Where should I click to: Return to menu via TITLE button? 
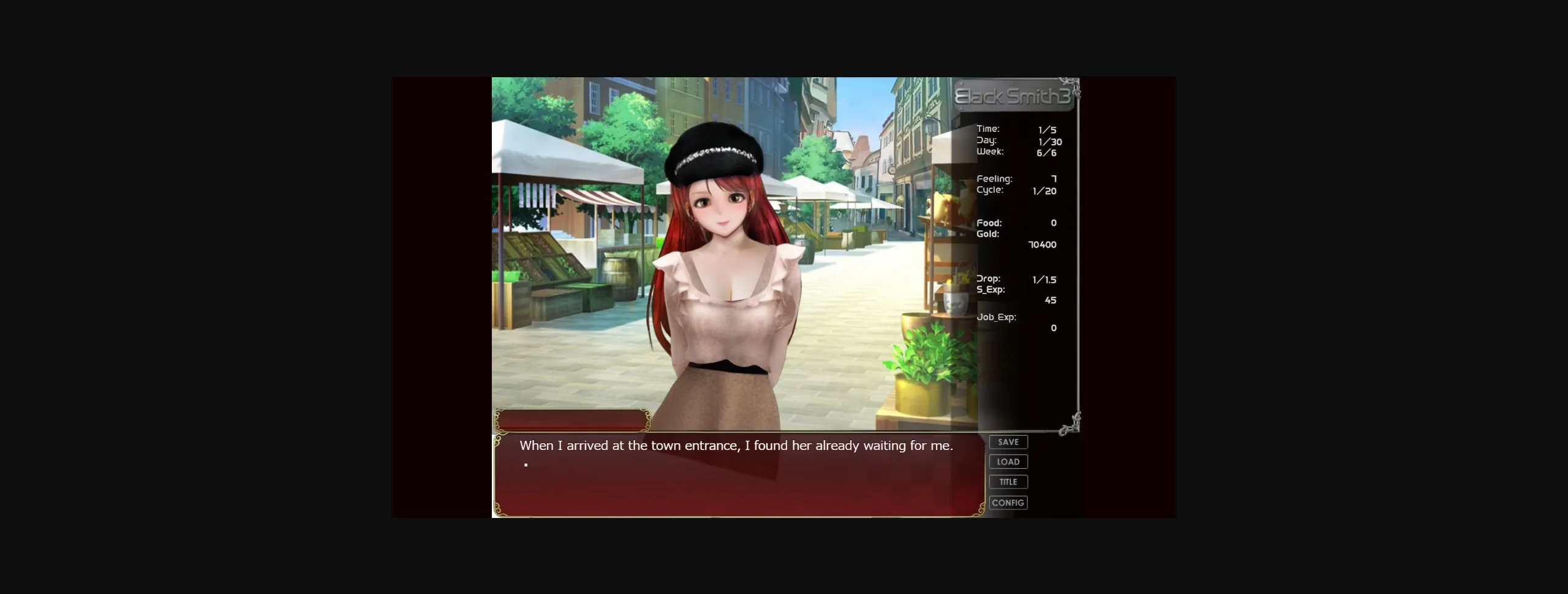(x=1008, y=482)
